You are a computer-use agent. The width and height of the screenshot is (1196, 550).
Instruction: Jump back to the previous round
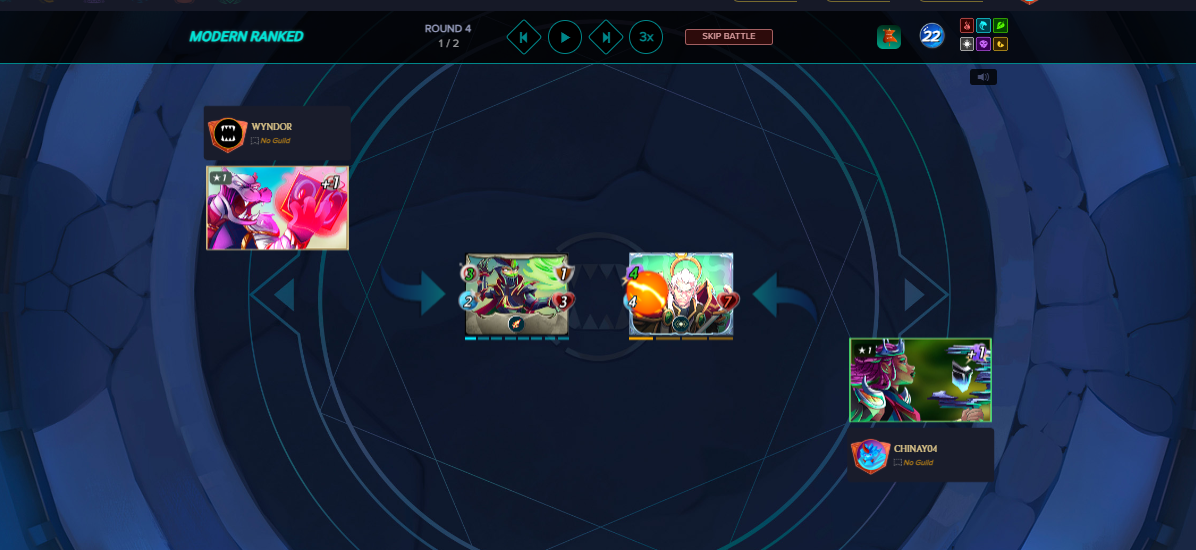click(x=523, y=37)
